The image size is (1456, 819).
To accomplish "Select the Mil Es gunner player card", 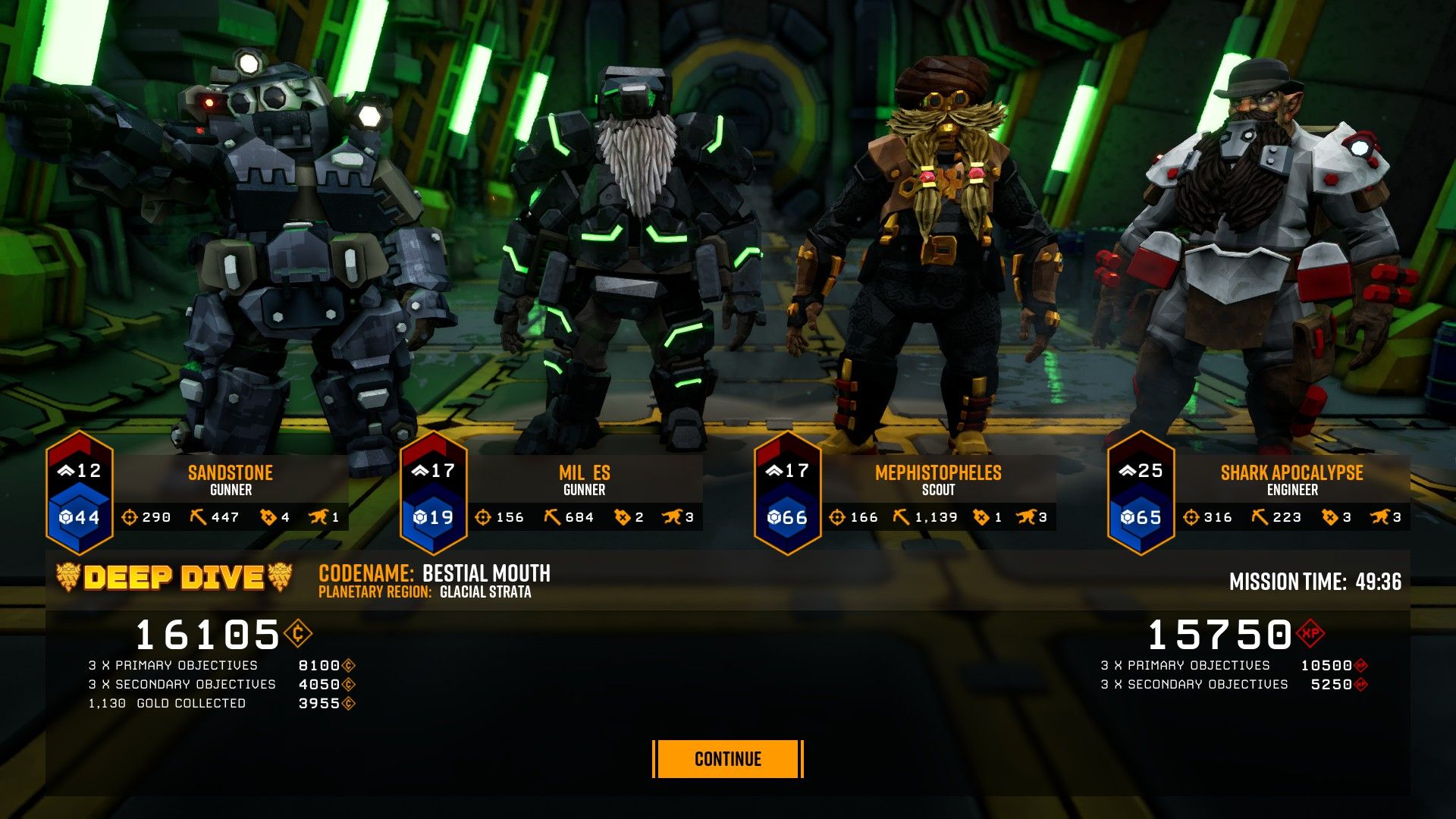I will (584, 481).
